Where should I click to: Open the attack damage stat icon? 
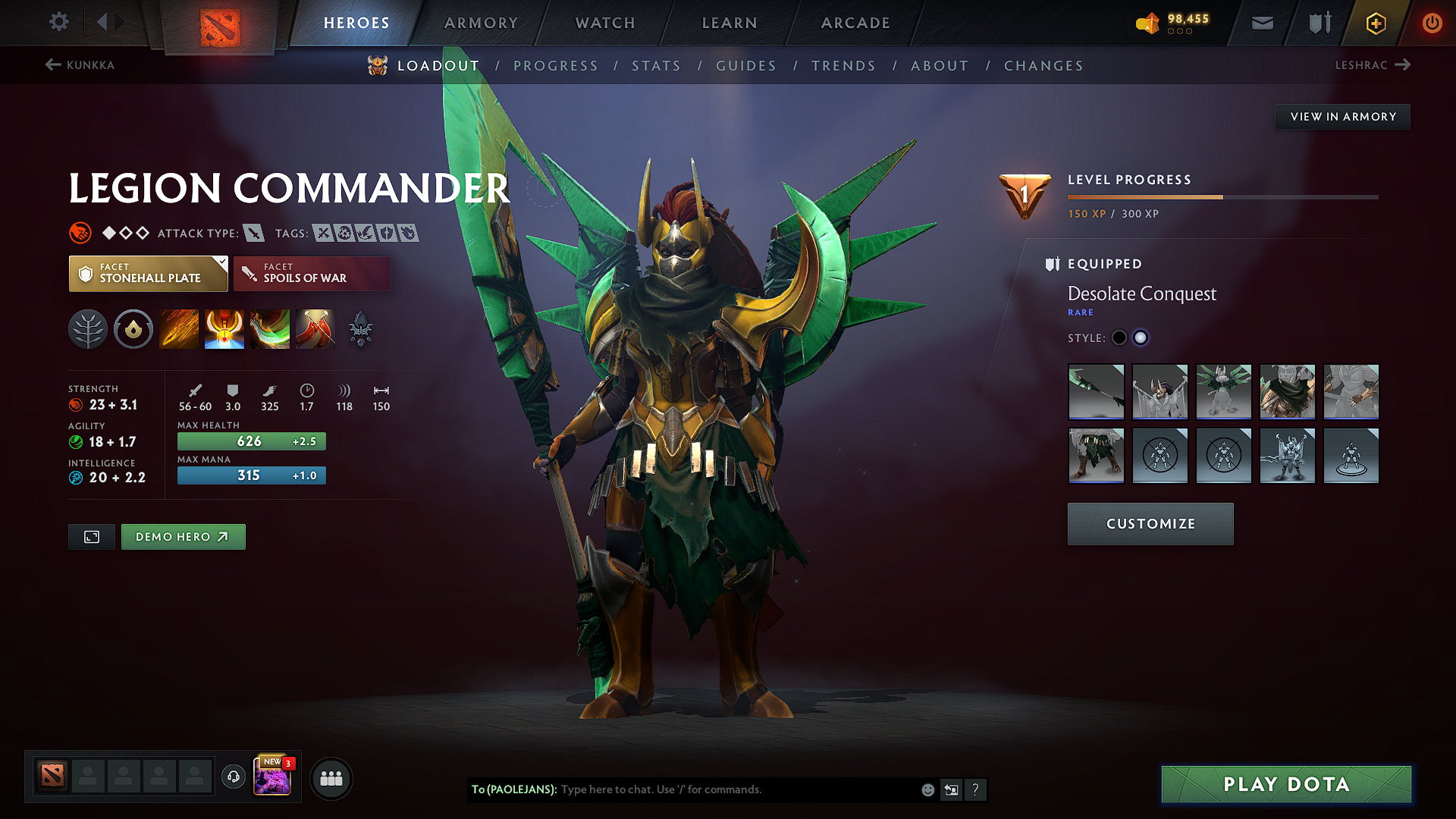pos(195,389)
